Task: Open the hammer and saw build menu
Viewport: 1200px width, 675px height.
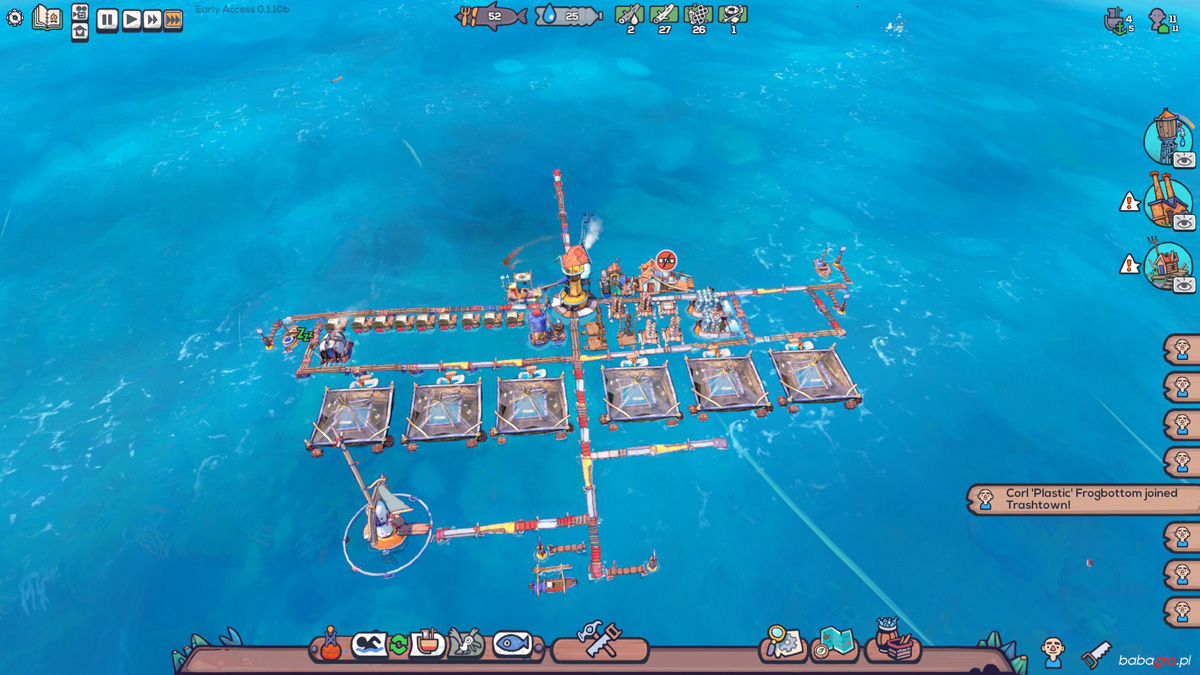Action: click(600, 640)
